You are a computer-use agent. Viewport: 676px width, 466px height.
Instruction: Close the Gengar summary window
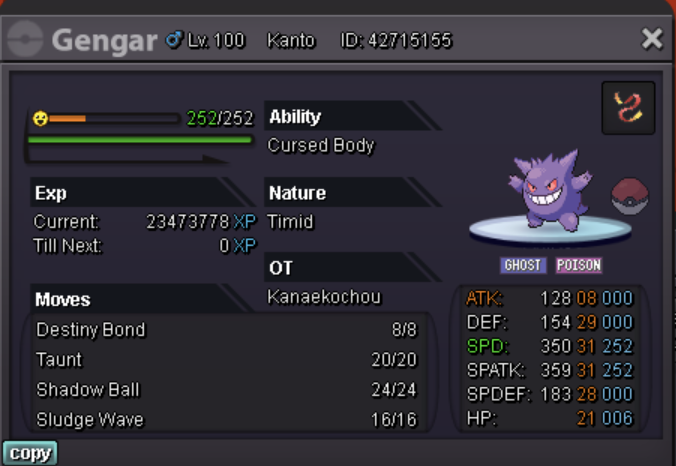652,40
